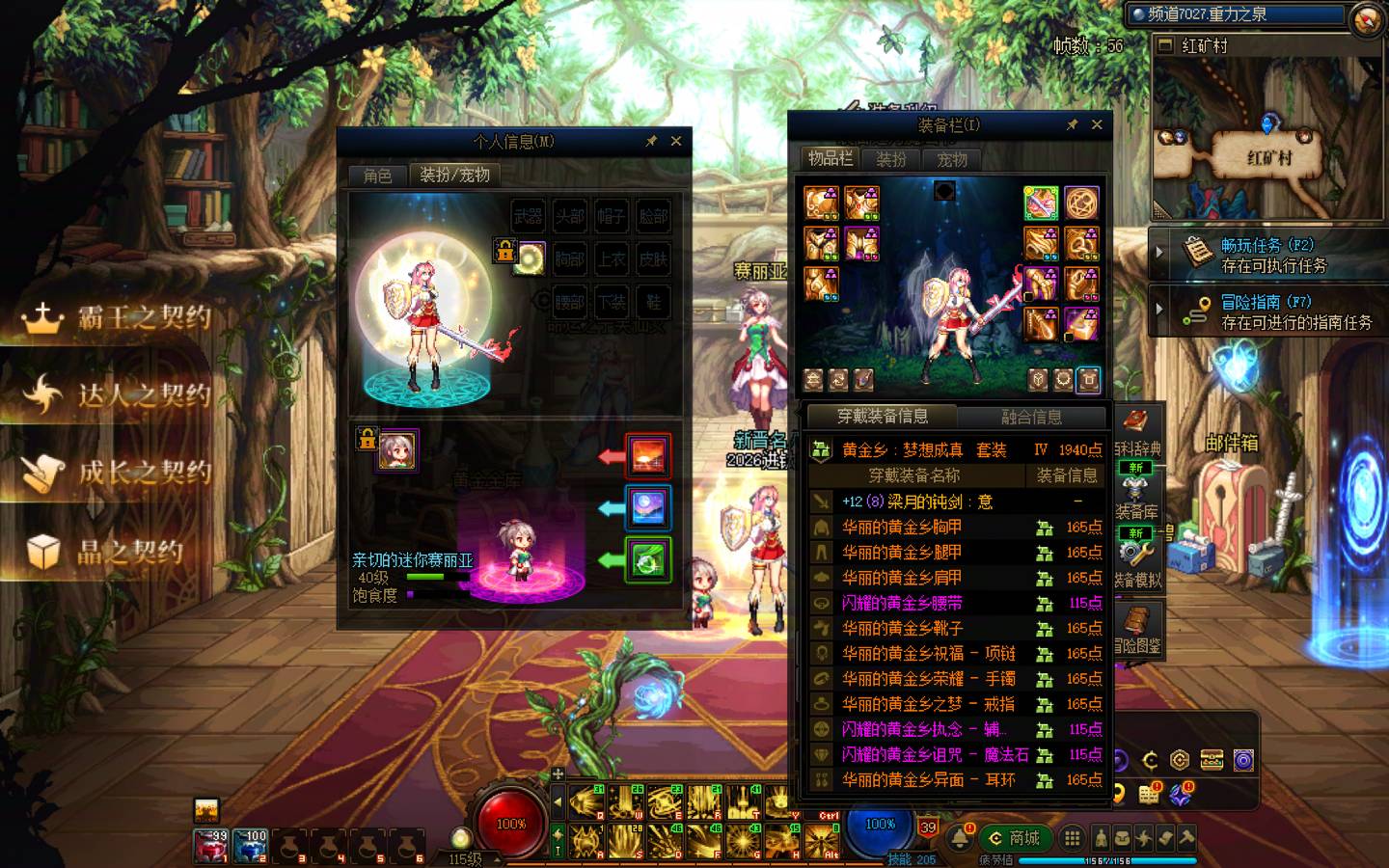Use the red HP potion slot
1389x868 pixels.
211,846
